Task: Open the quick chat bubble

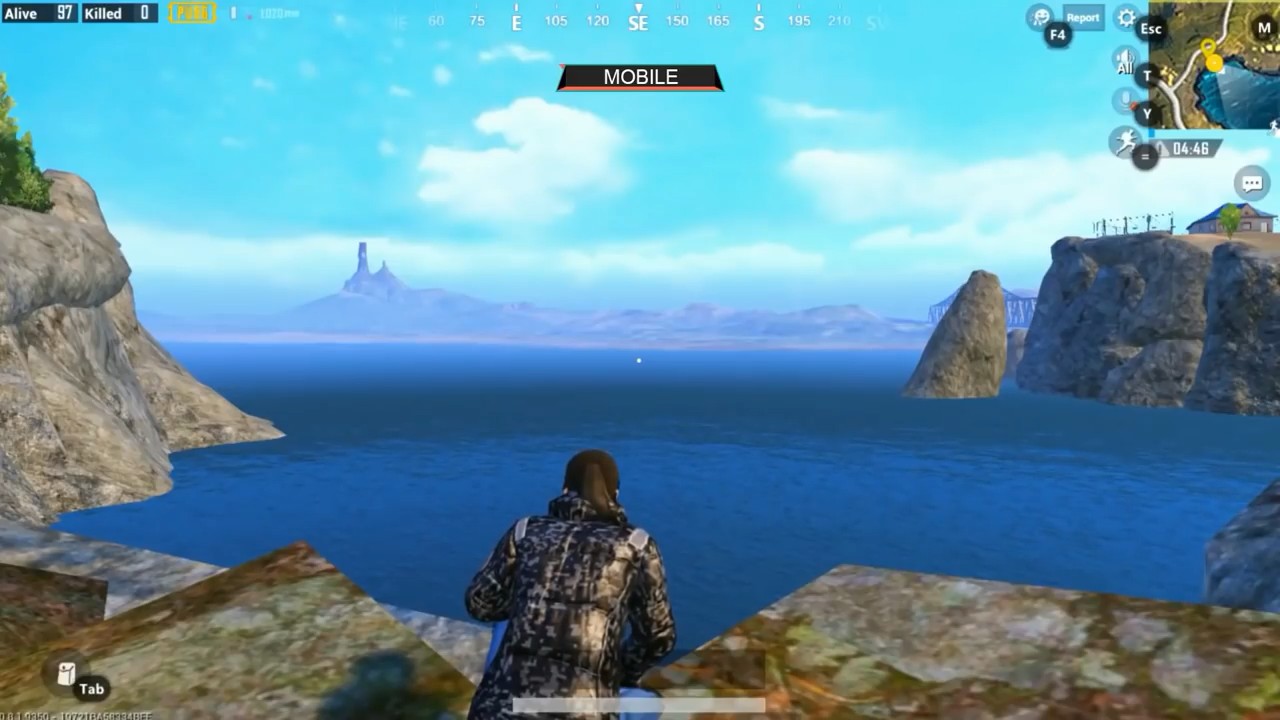Action: tap(1251, 183)
